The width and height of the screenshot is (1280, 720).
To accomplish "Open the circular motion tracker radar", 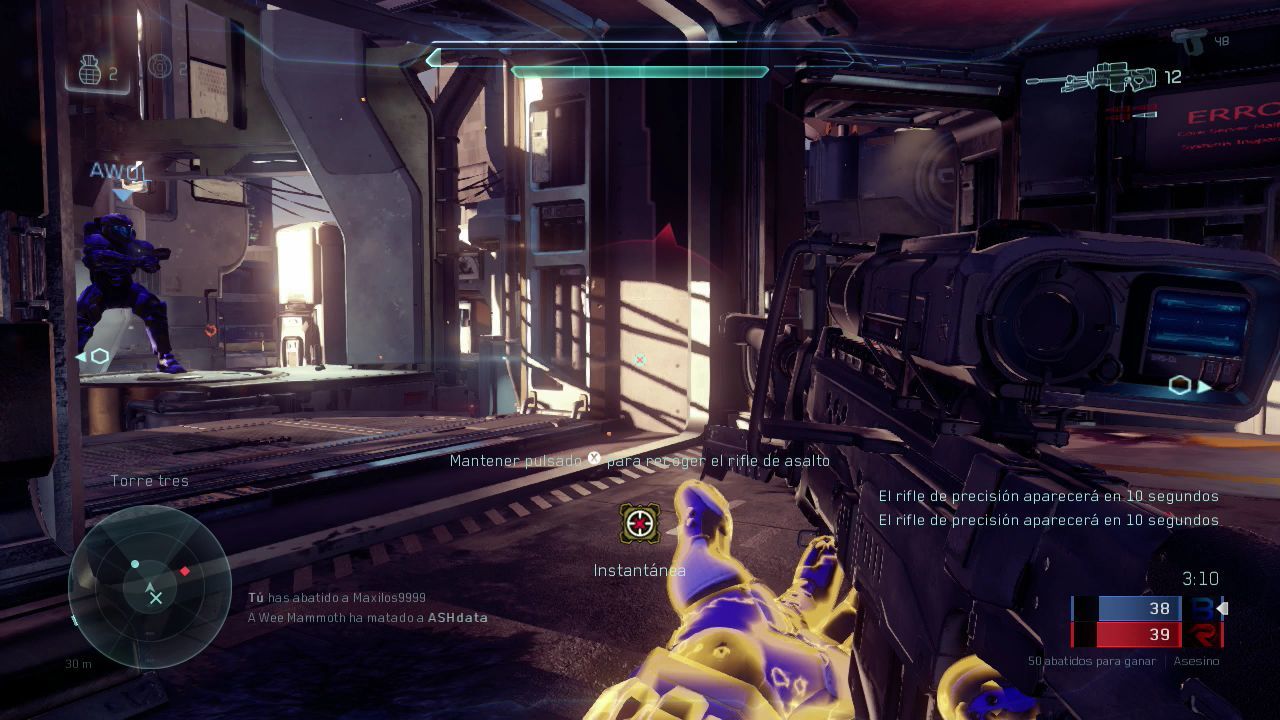I will pos(150,586).
